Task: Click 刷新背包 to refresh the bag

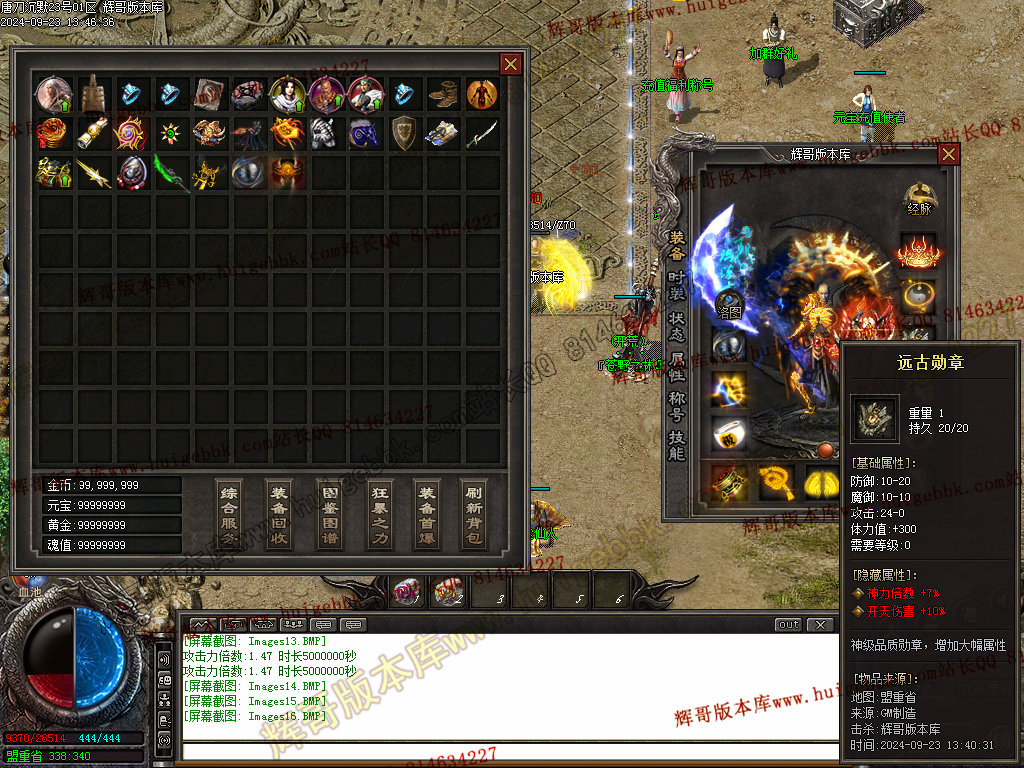Action: tap(476, 514)
